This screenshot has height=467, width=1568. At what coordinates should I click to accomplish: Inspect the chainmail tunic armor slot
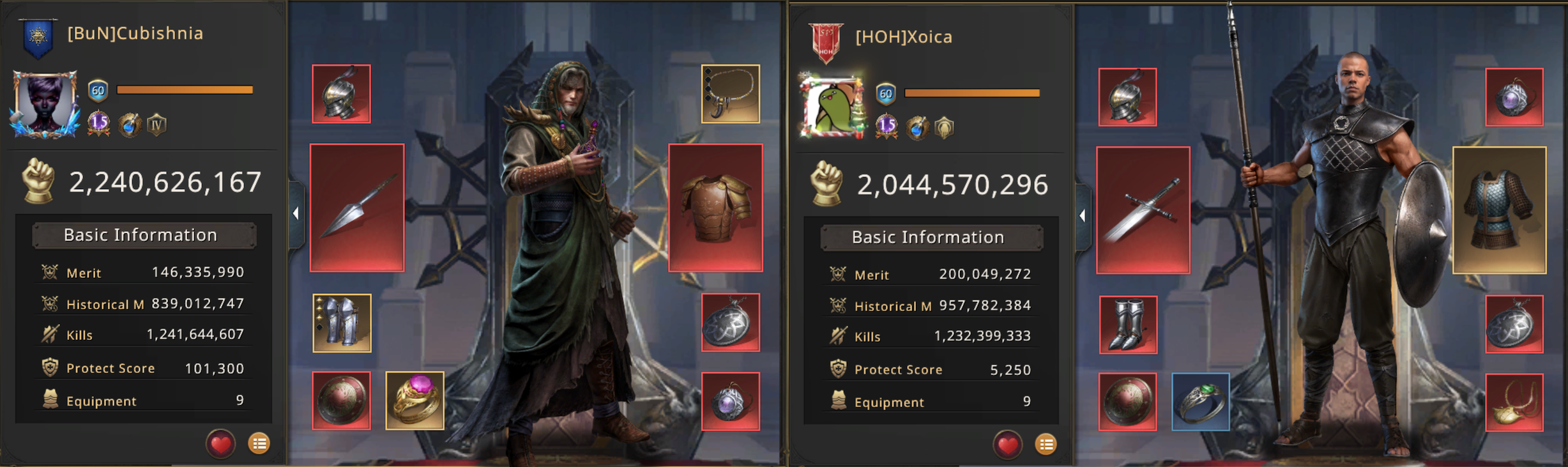click(1499, 210)
